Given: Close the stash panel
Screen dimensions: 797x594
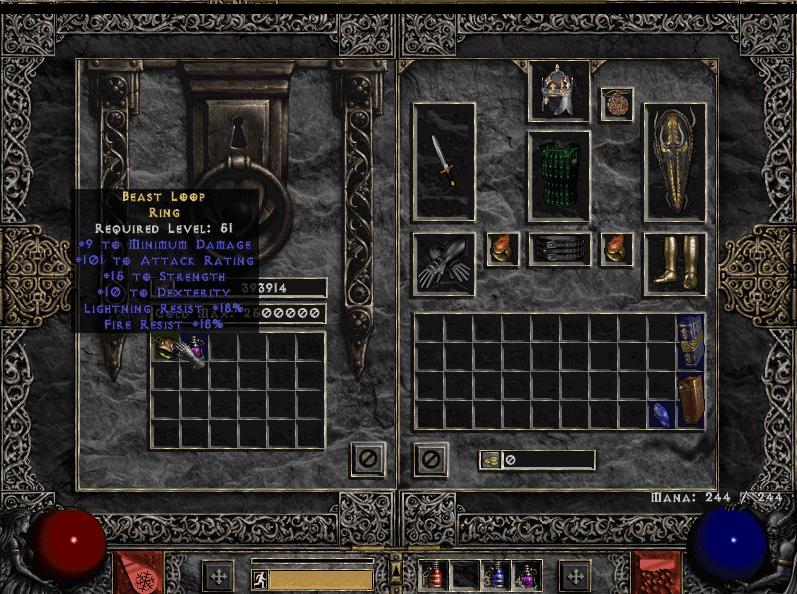Looking at the screenshot, I should 367,459.
